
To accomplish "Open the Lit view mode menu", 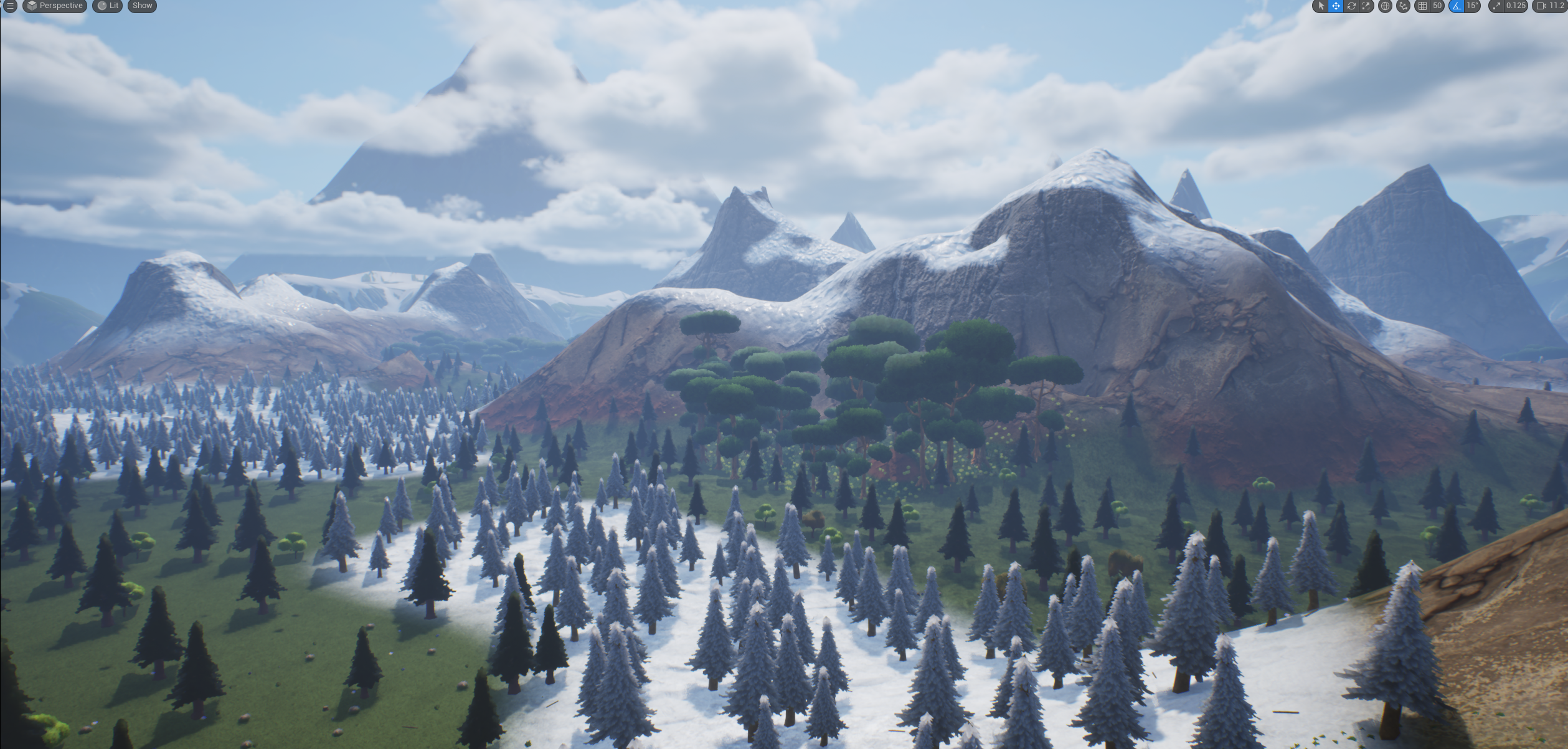I will (106, 6).
